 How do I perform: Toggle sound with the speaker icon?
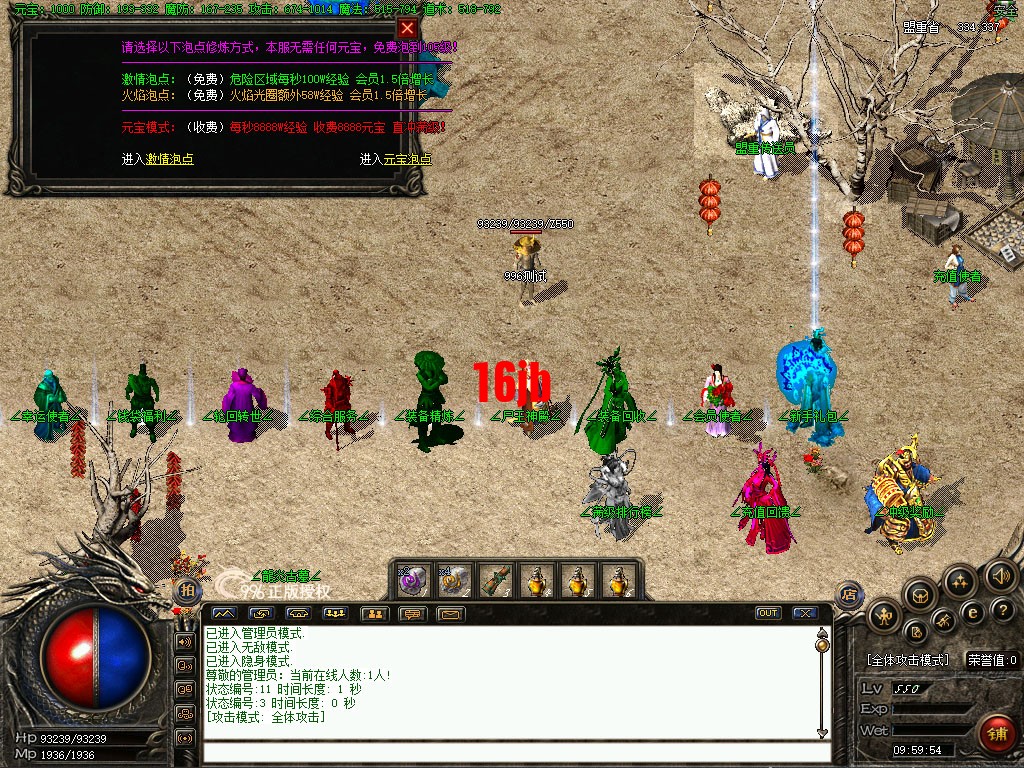click(x=1001, y=575)
